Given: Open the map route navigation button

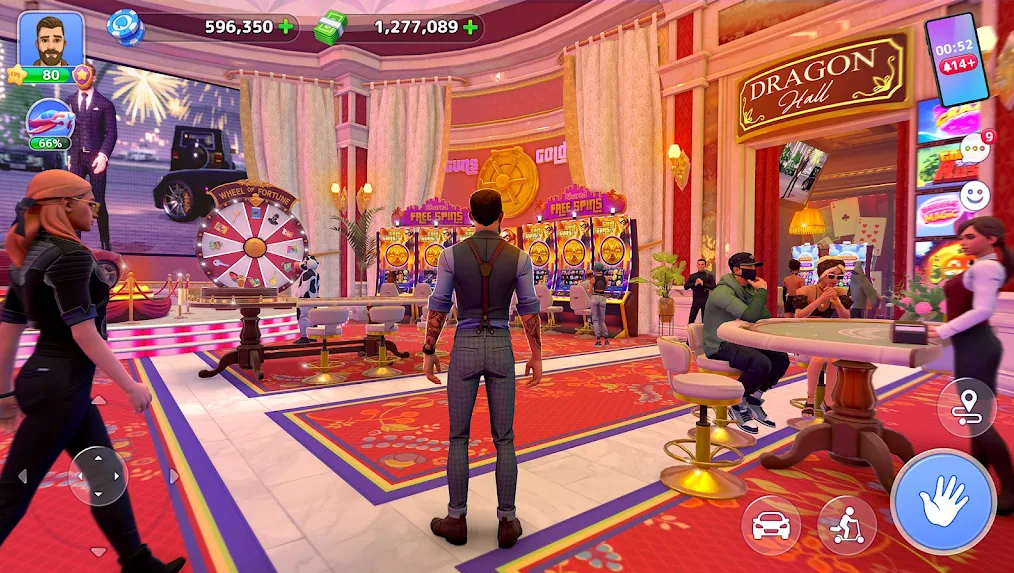Looking at the screenshot, I should [966, 407].
